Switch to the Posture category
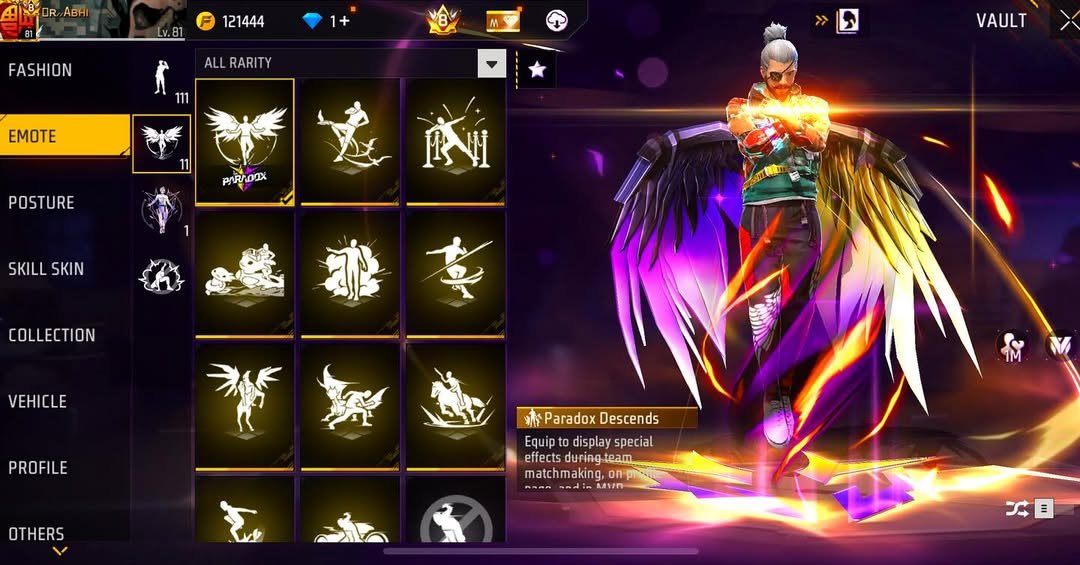1080x565 pixels. (x=42, y=203)
